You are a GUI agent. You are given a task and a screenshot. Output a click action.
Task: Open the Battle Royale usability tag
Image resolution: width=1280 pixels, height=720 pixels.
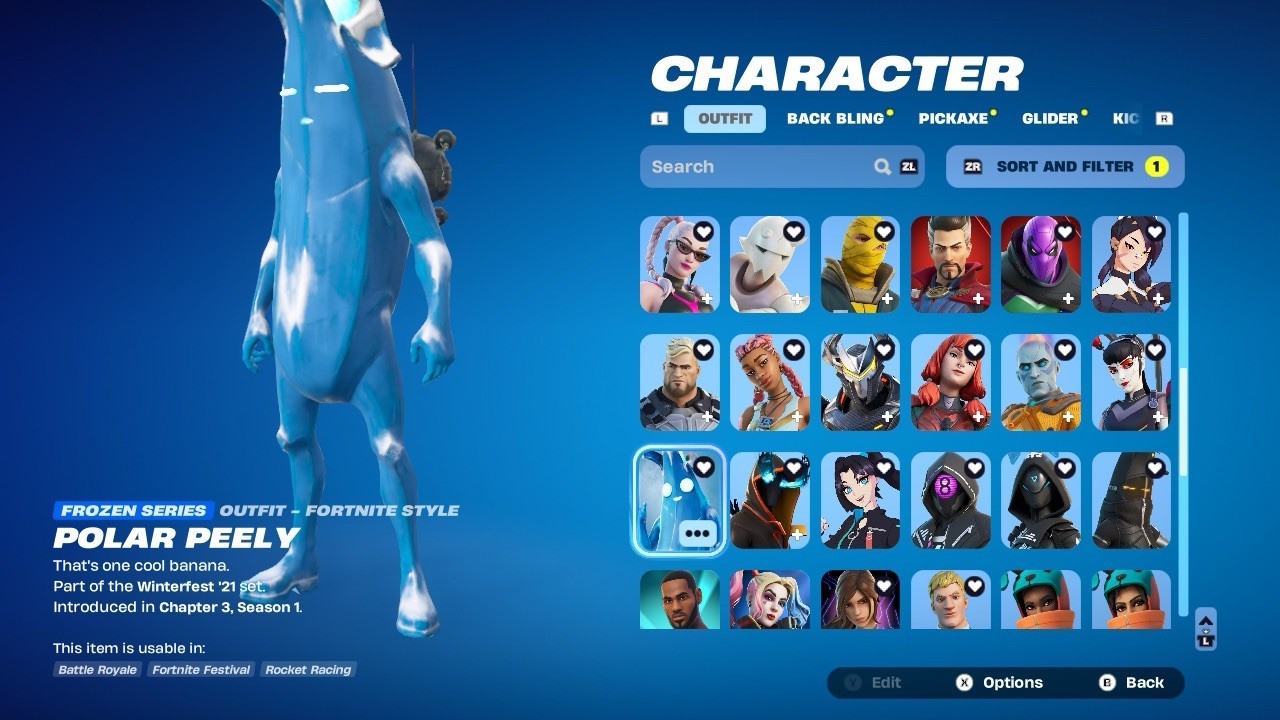98,670
